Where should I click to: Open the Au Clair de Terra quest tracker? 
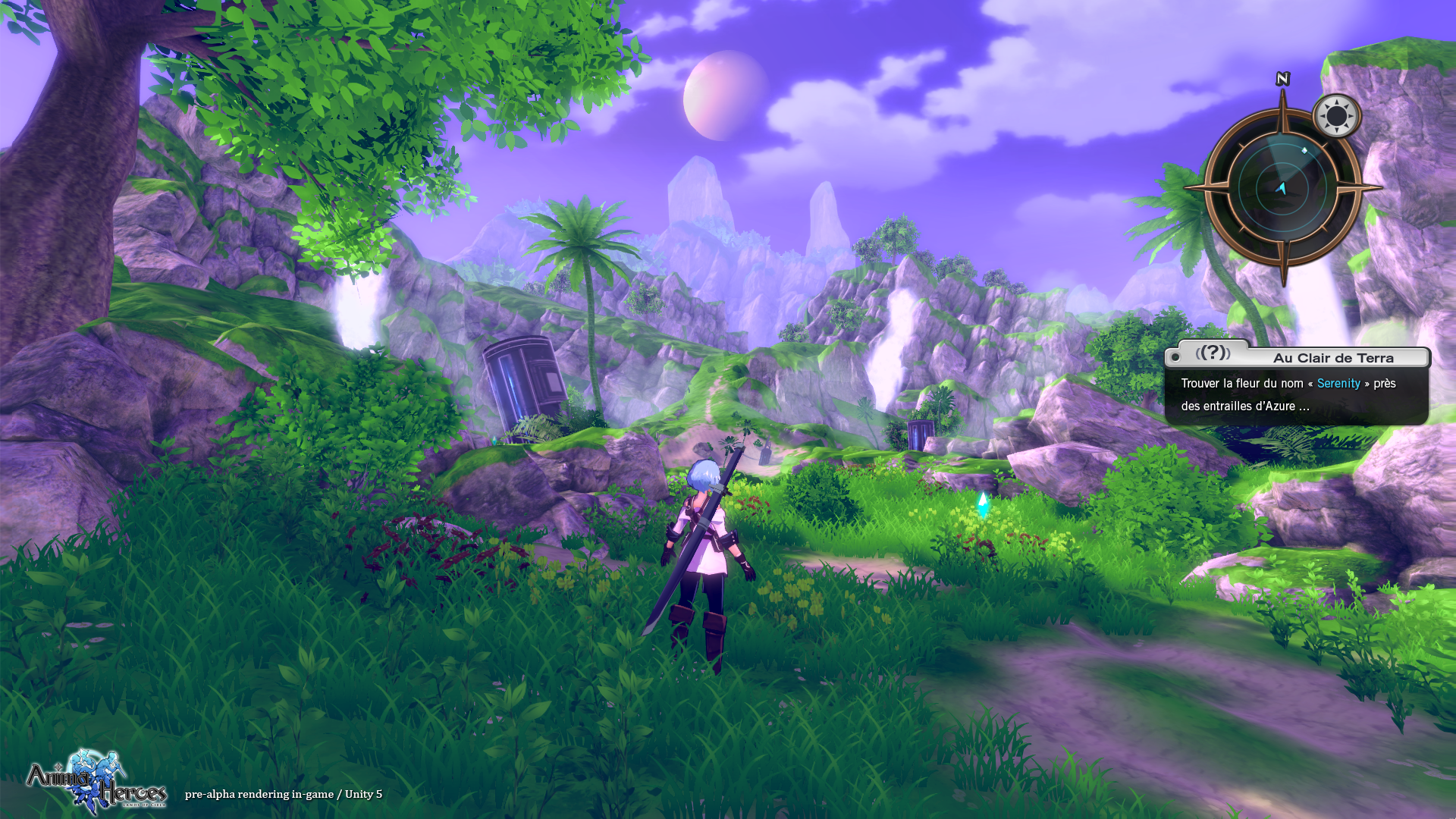(x=1332, y=358)
